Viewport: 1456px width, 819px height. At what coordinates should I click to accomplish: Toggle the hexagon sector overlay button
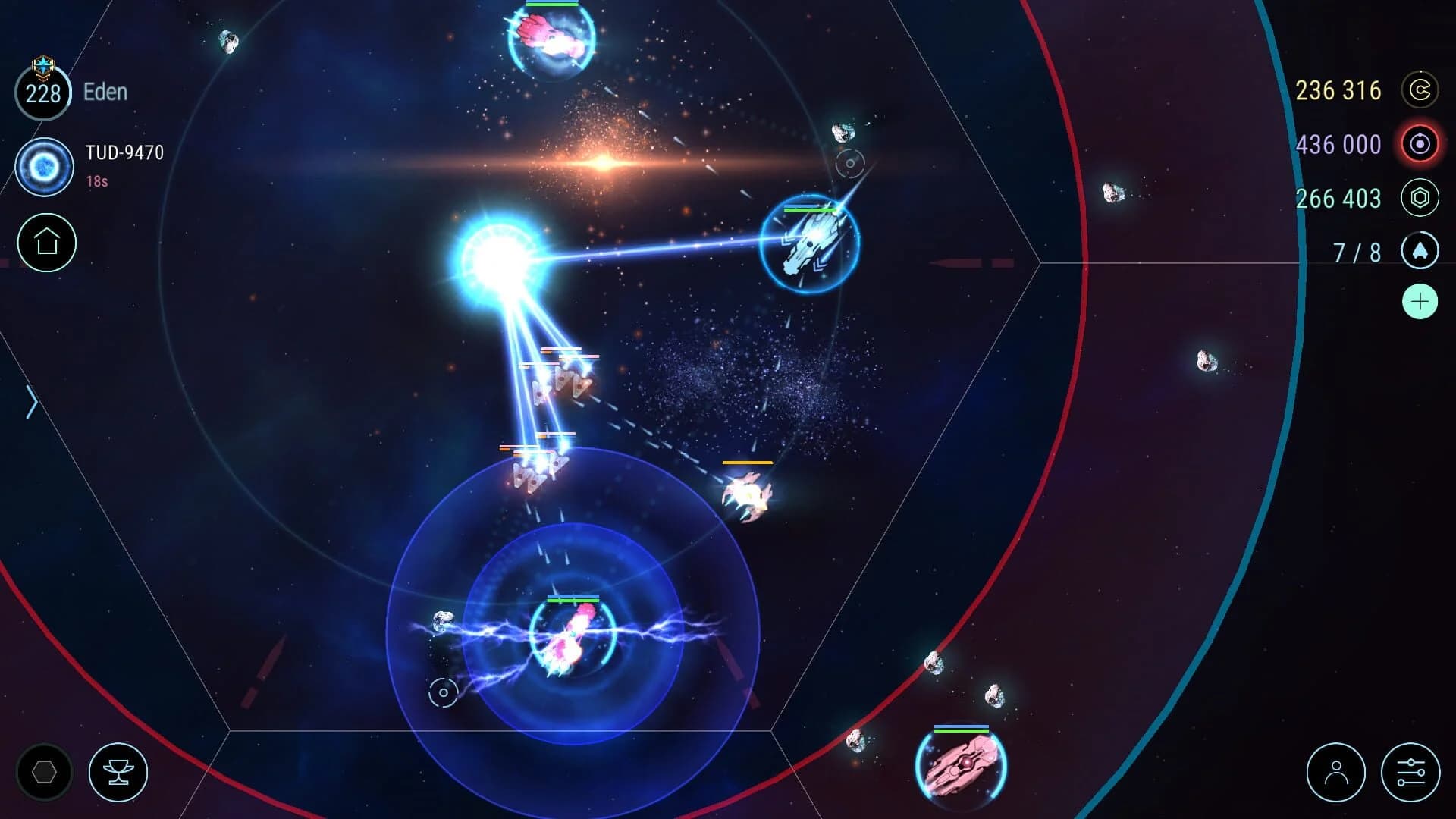(43, 771)
